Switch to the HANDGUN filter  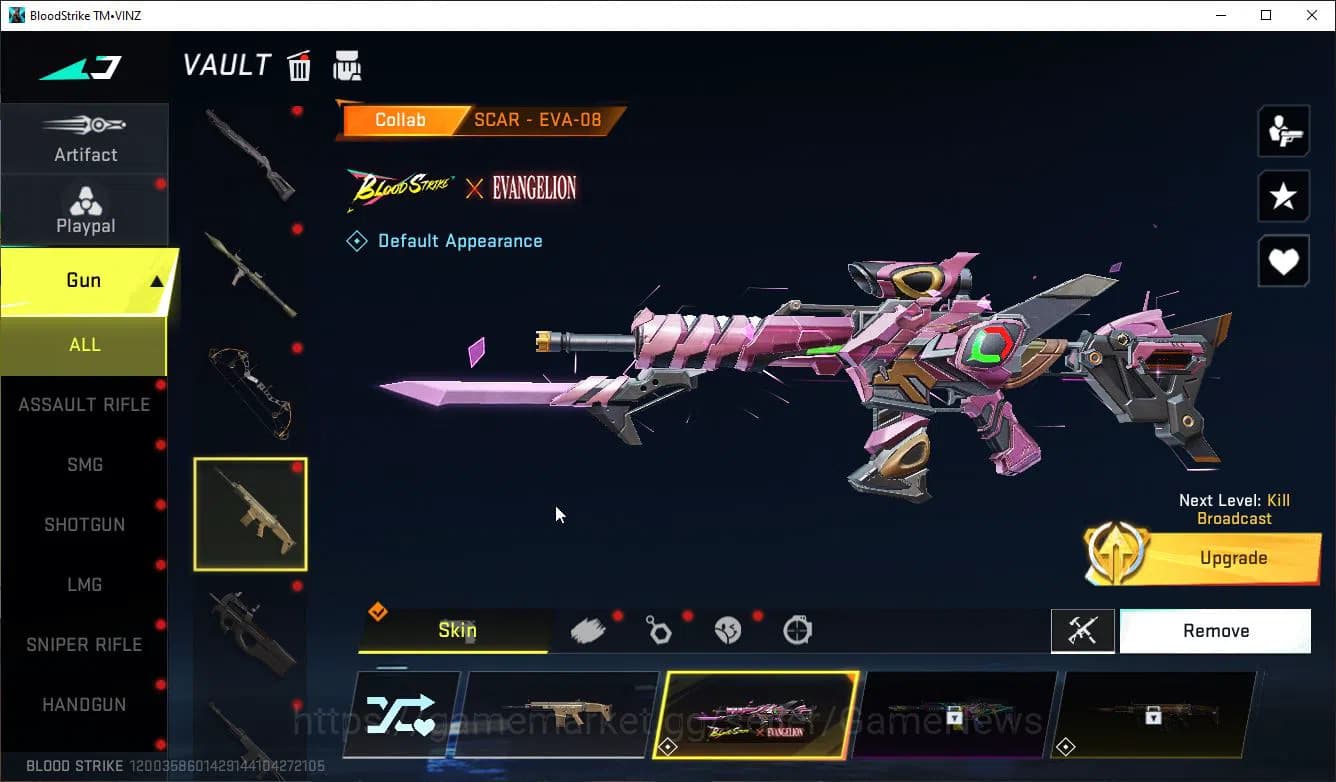tap(84, 705)
